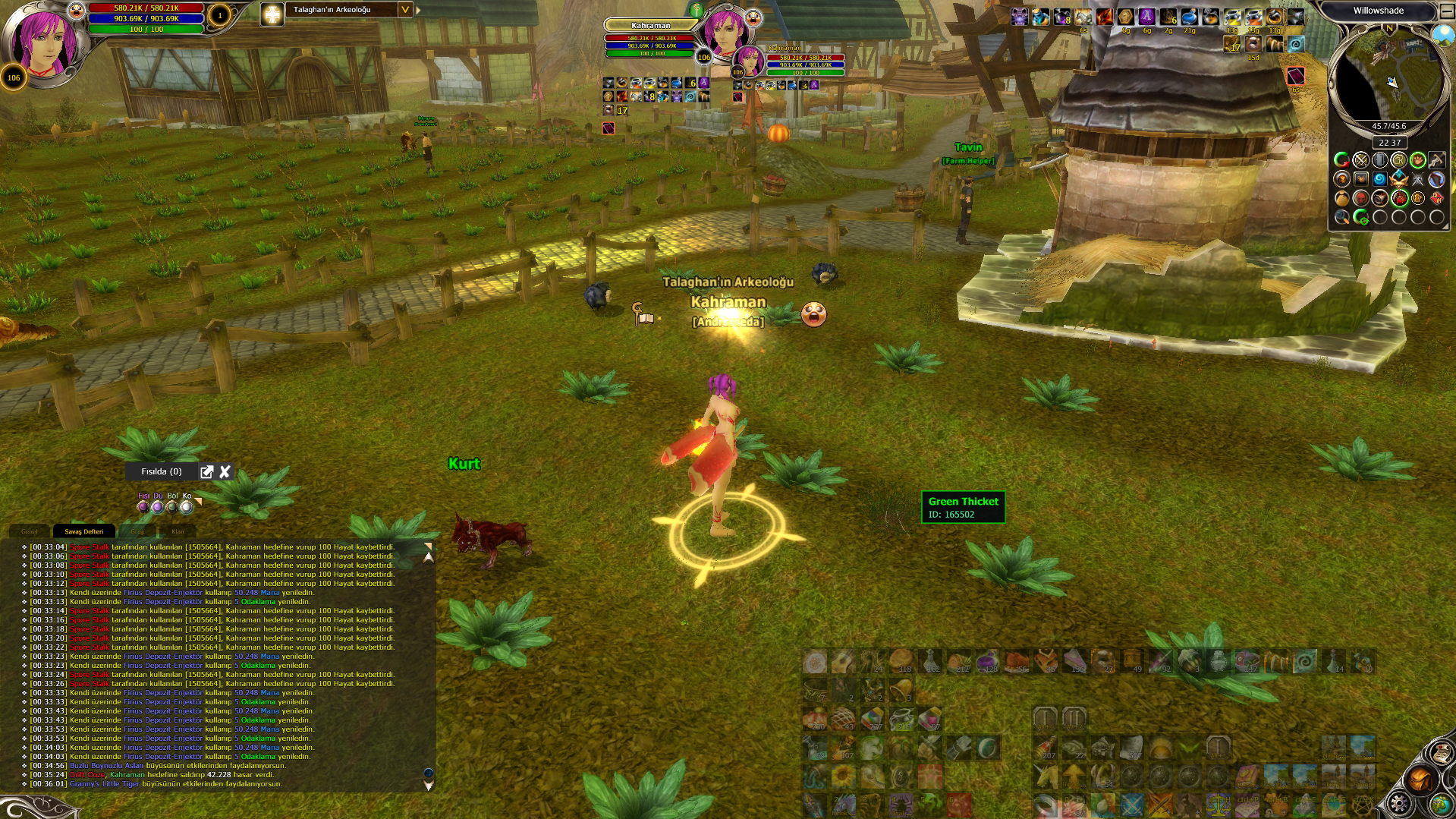
Task: Activate the crossed swords skill on blue background
Action: pos(1131,803)
